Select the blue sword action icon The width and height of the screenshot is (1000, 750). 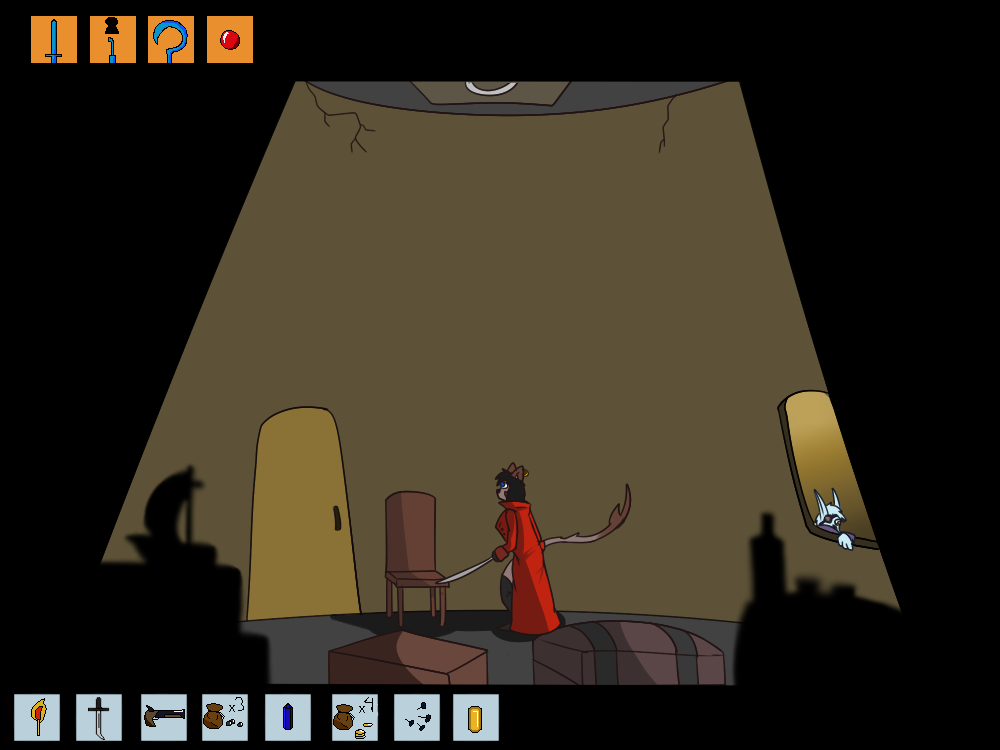54,40
